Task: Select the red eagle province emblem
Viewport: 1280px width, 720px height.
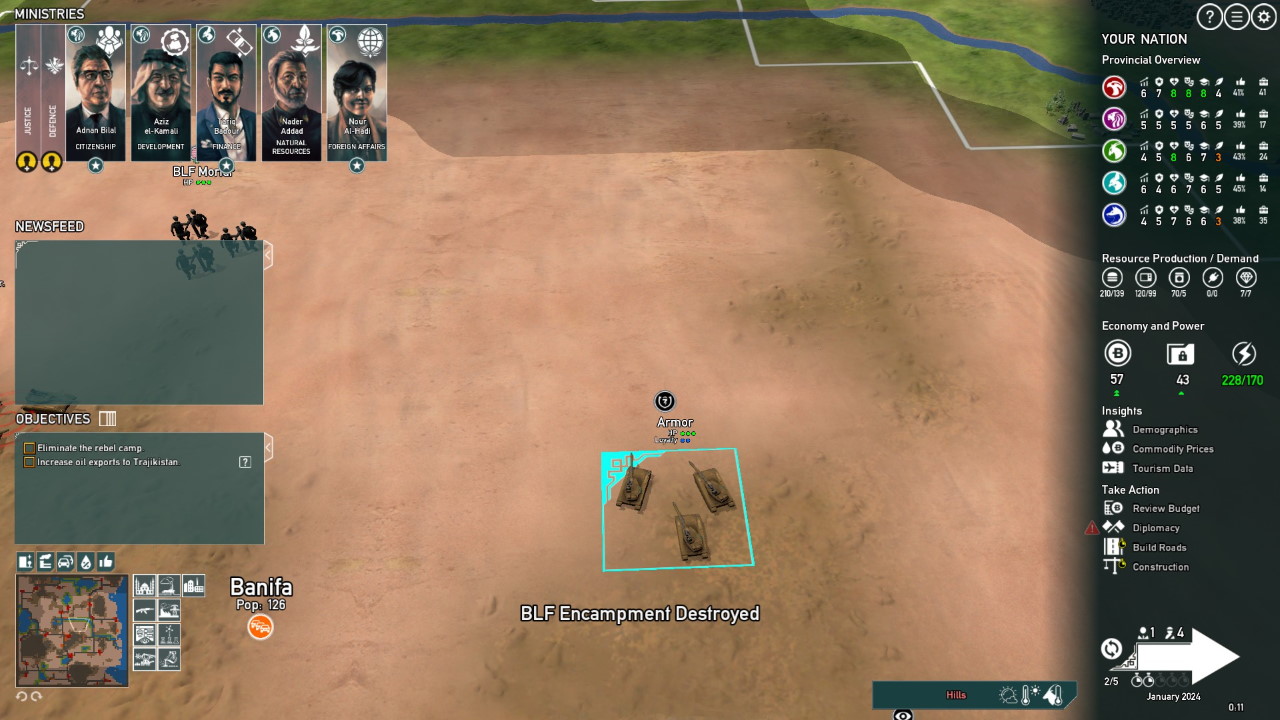Action: pos(1114,87)
